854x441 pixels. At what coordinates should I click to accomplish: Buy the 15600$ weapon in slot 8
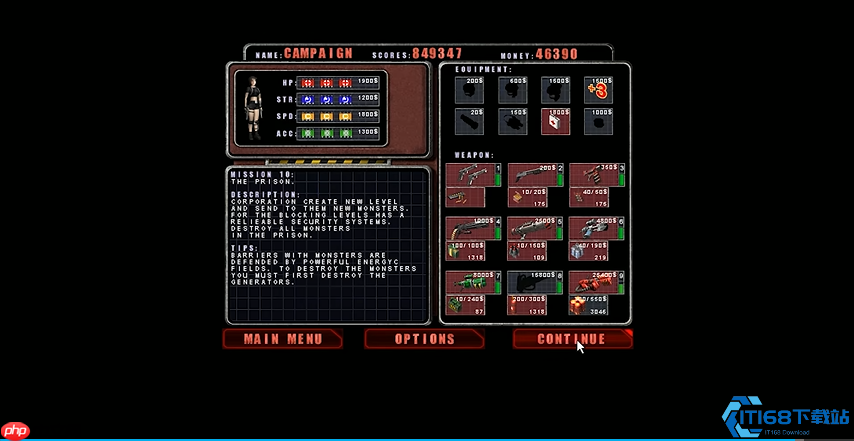(x=535, y=283)
